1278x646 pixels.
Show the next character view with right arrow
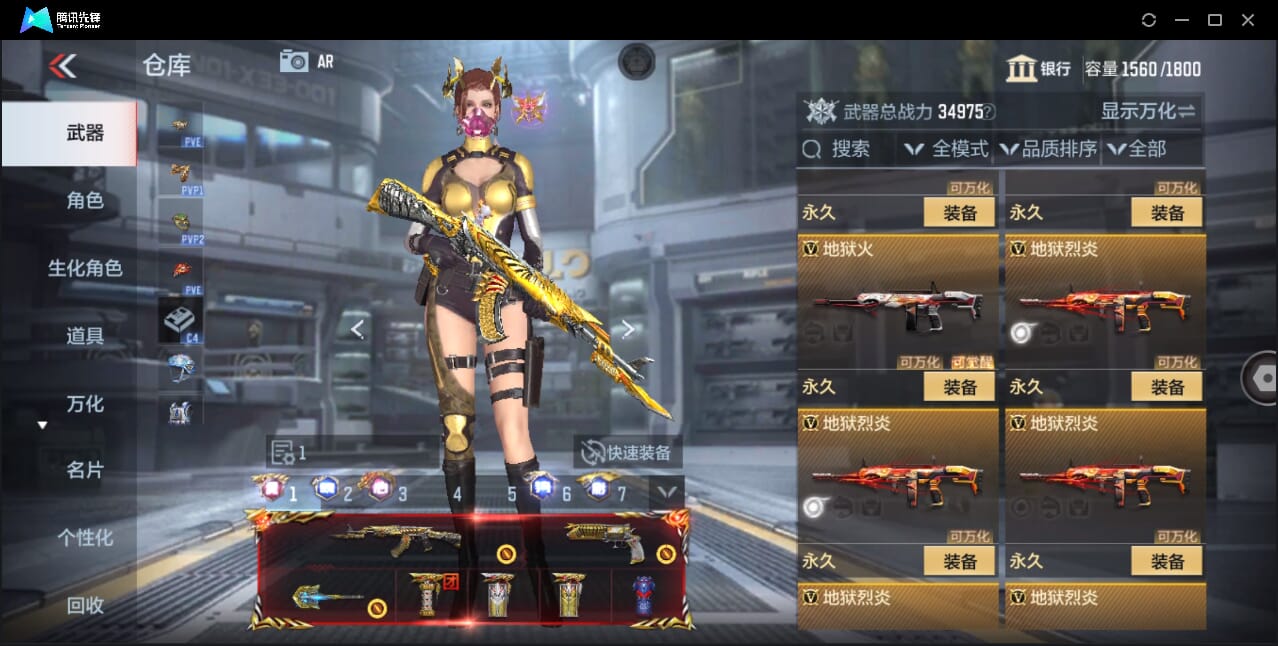click(627, 329)
